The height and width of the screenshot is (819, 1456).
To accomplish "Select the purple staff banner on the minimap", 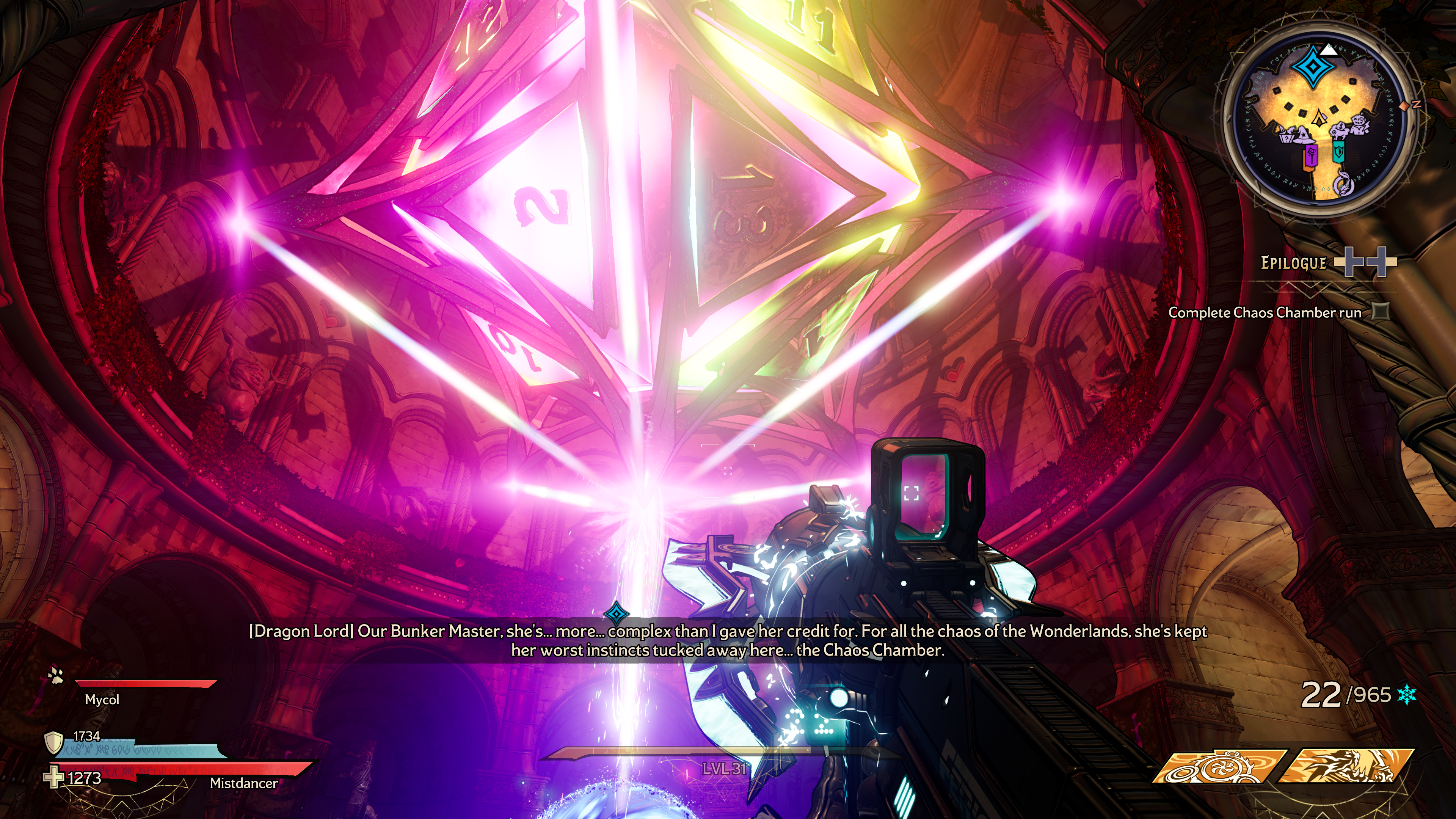I will tap(1311, 156).
